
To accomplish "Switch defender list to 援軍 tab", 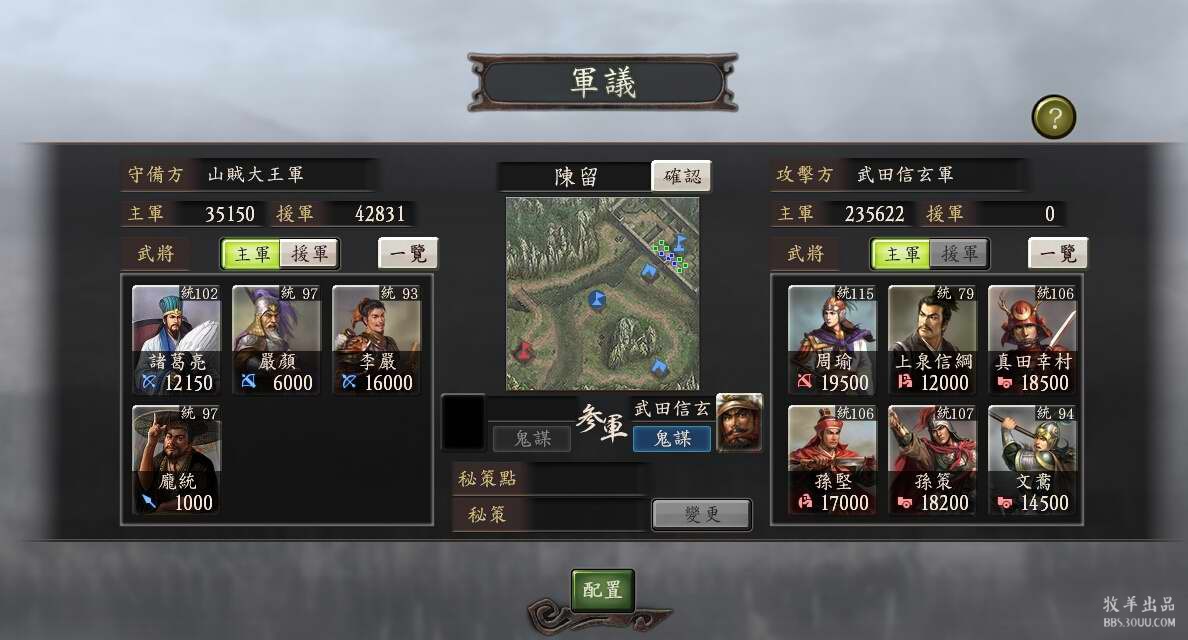I will point(309,254).
